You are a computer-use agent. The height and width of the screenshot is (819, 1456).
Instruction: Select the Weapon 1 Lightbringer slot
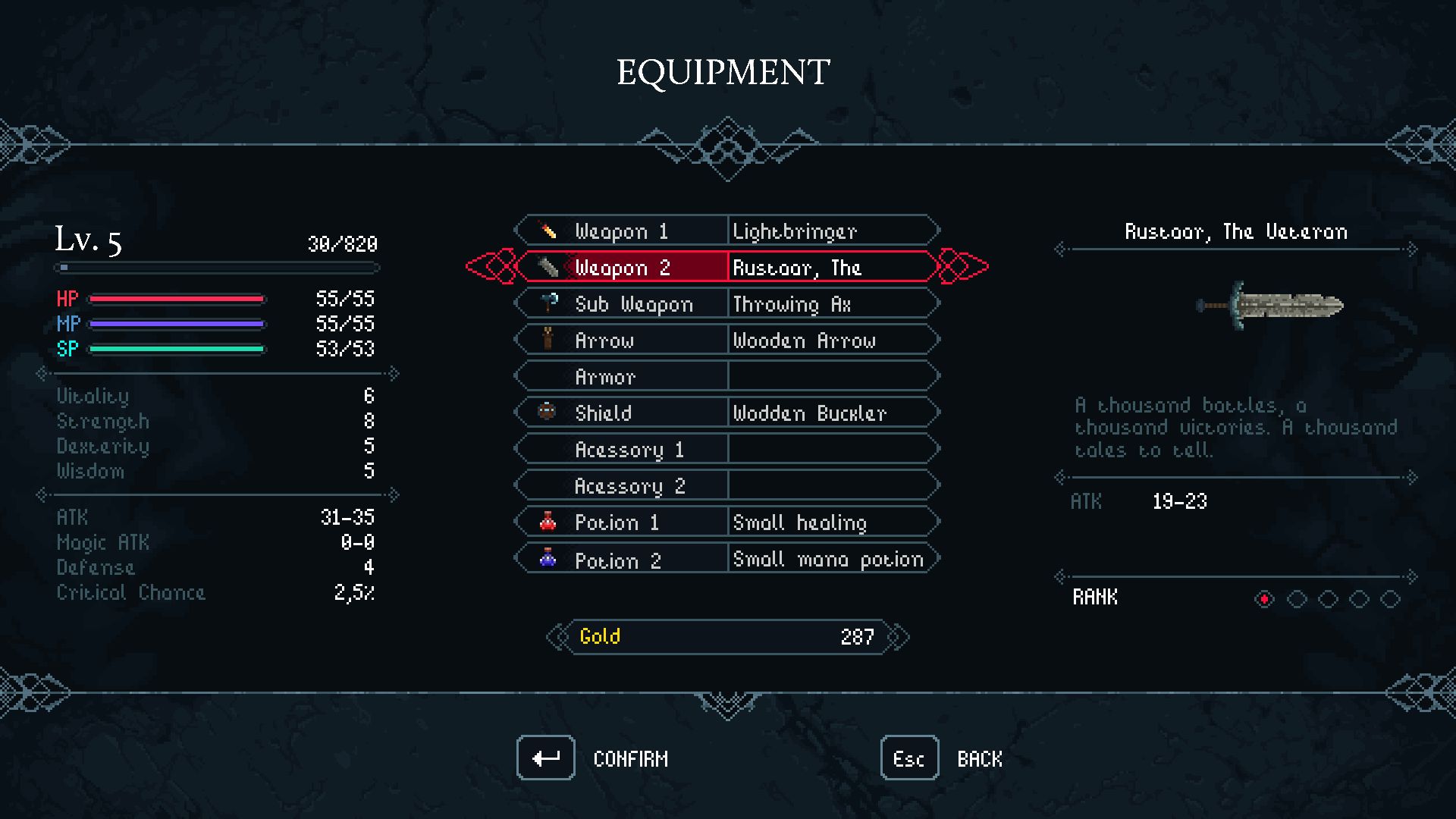coord(726,231)
